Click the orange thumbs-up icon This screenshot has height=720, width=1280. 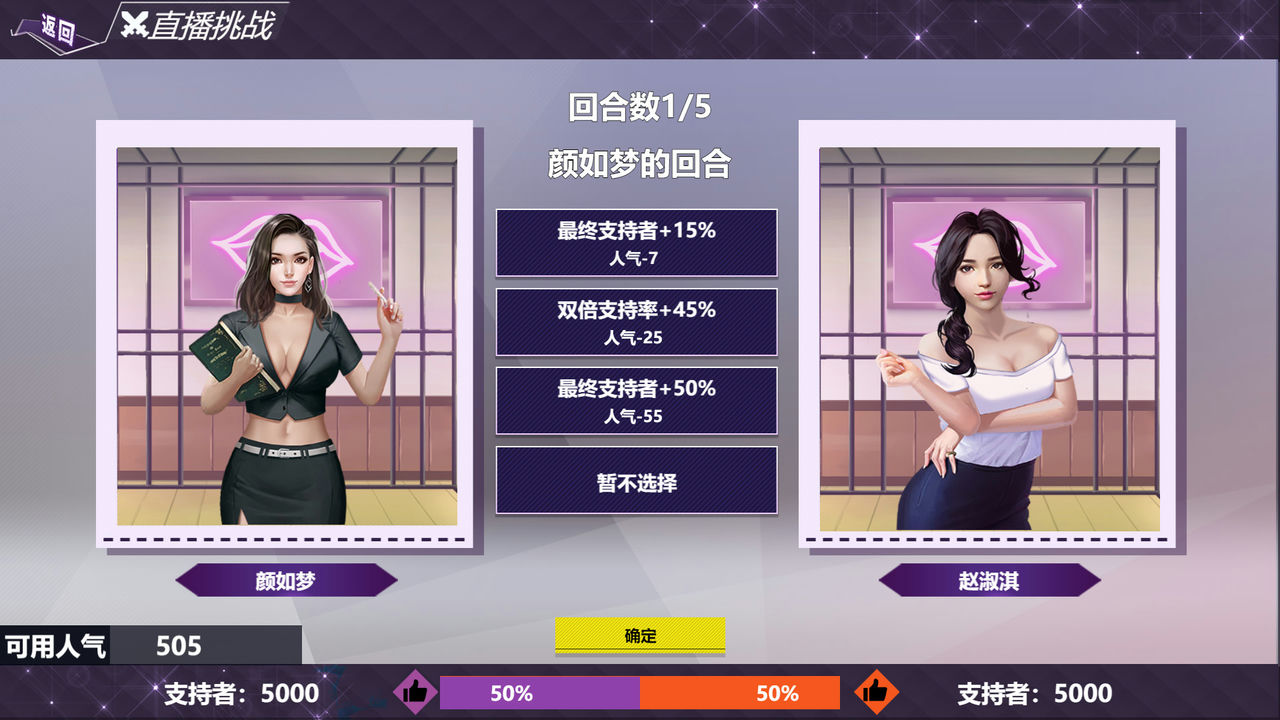click(x=876, y=691)
